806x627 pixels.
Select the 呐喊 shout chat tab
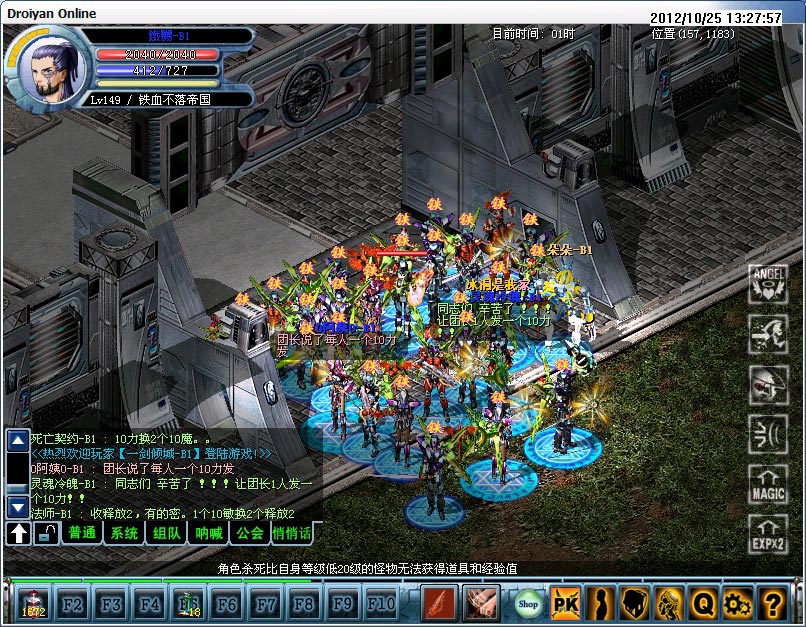209,533
